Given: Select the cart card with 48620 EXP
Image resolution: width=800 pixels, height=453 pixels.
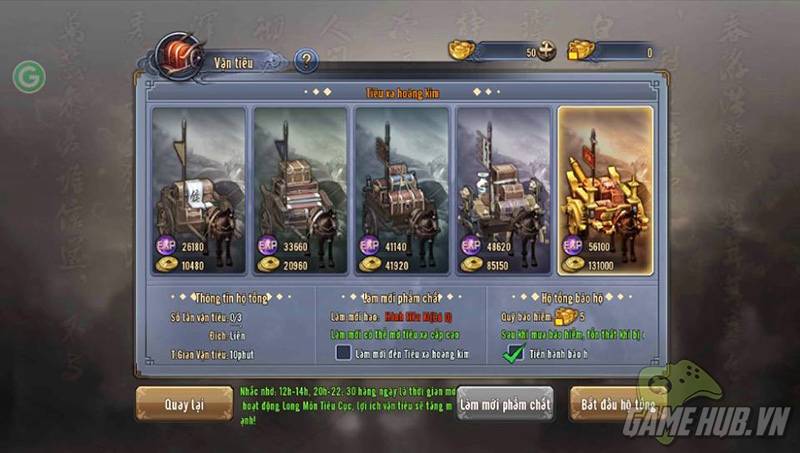Looking at the screenshot, I should coord(503,190).
